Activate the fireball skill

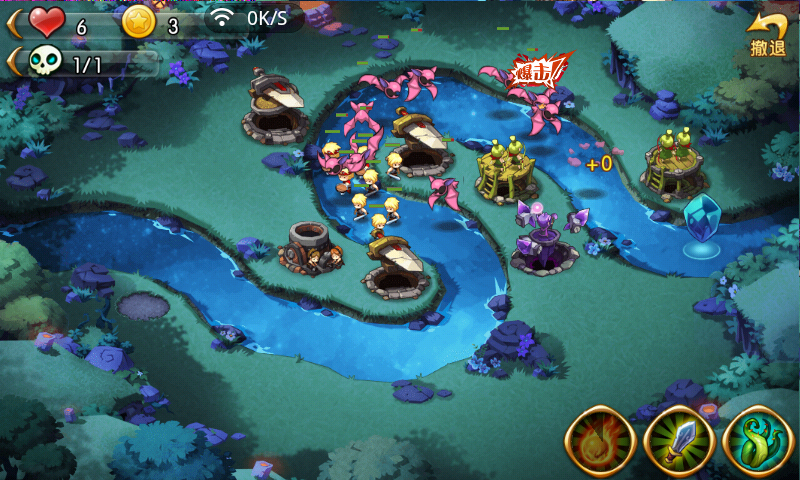coord(600,441)
